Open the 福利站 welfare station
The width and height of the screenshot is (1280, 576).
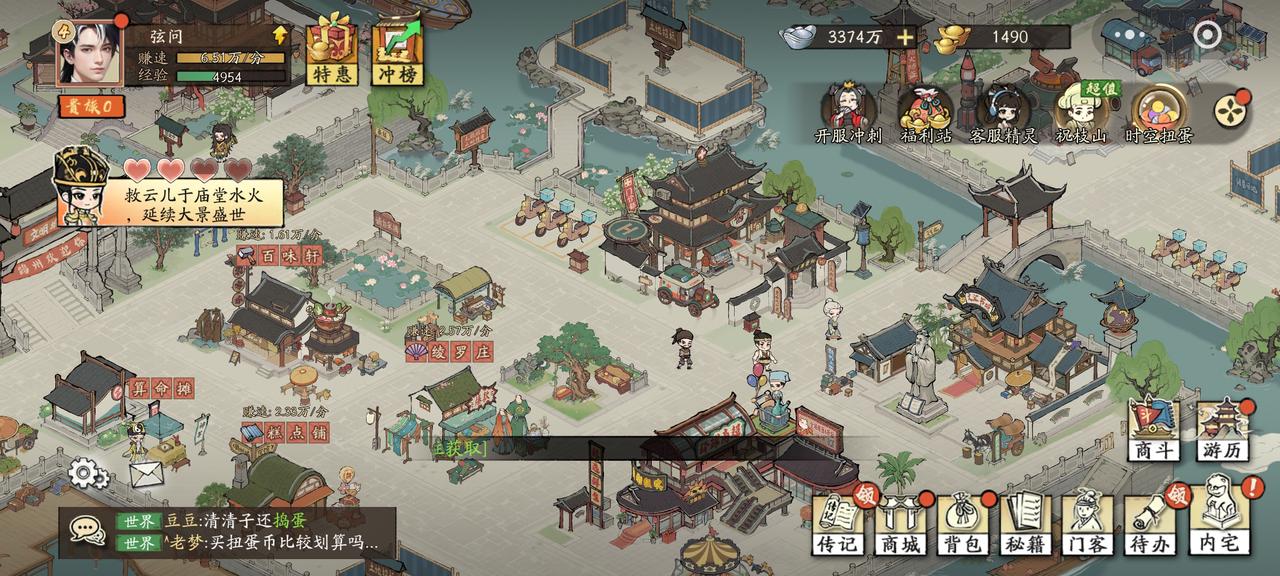[x=925, y=112]
